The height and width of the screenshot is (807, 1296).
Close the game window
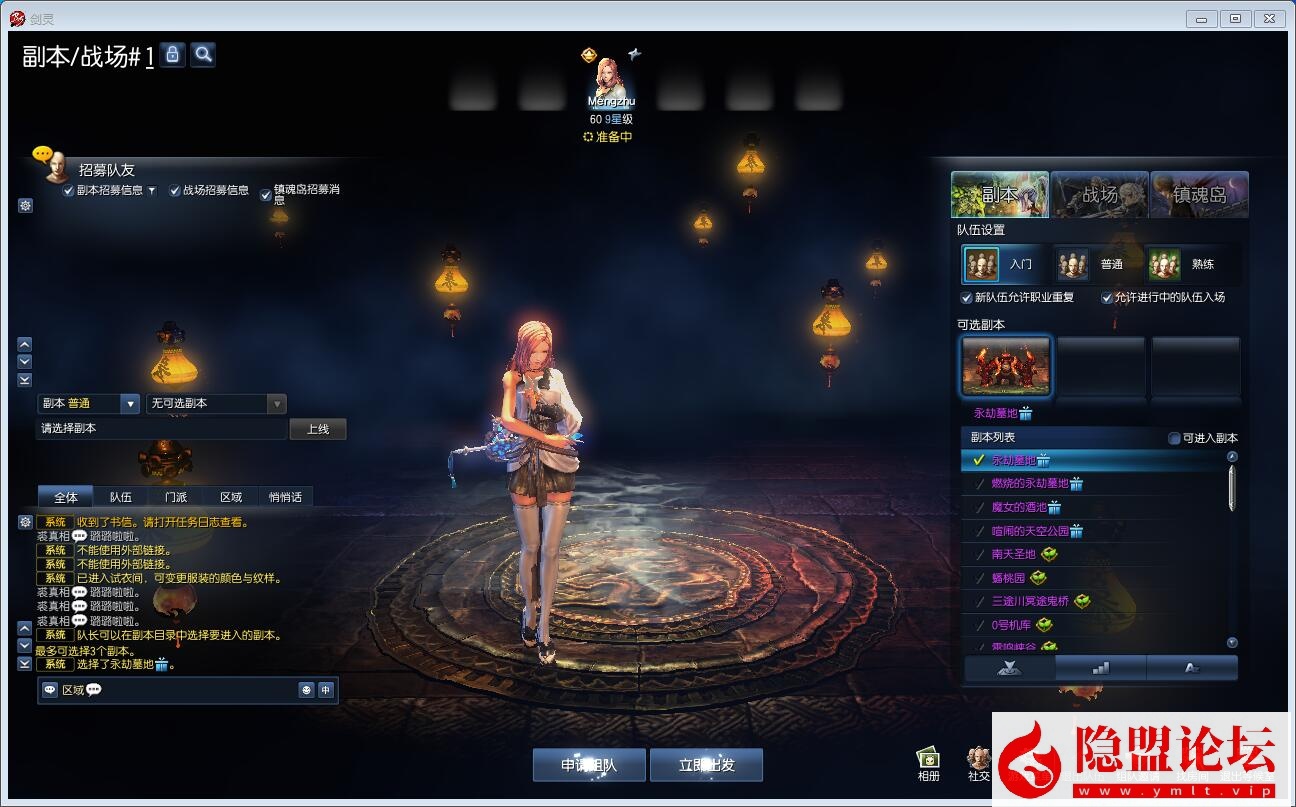tap(1269, 18)
